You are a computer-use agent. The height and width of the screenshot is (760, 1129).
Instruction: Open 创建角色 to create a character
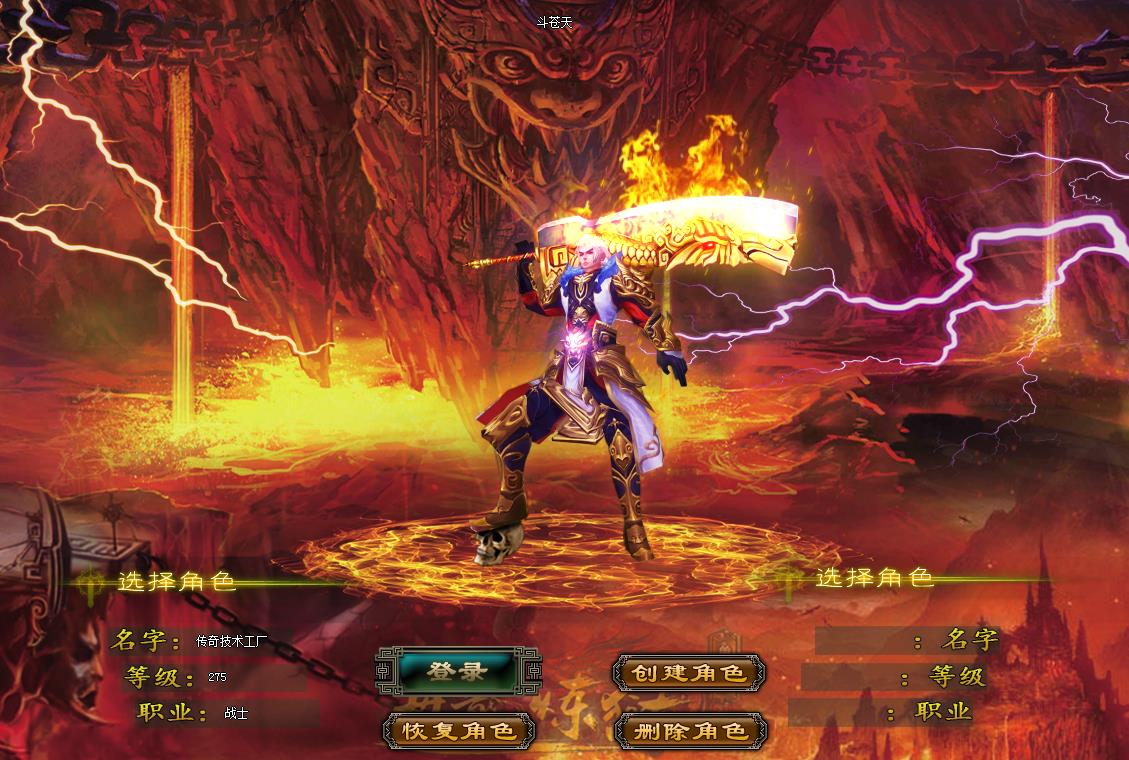688,672
